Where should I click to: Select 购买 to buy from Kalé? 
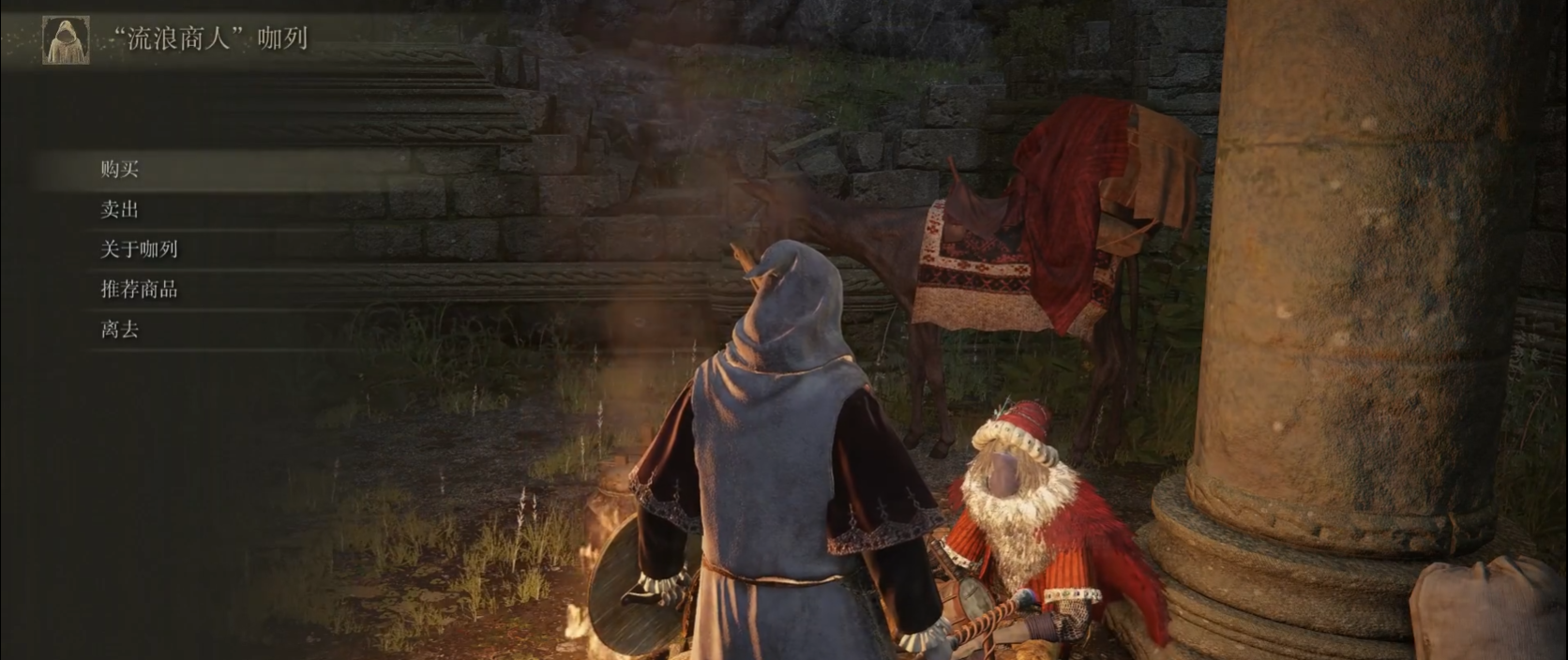pos(120,170)
